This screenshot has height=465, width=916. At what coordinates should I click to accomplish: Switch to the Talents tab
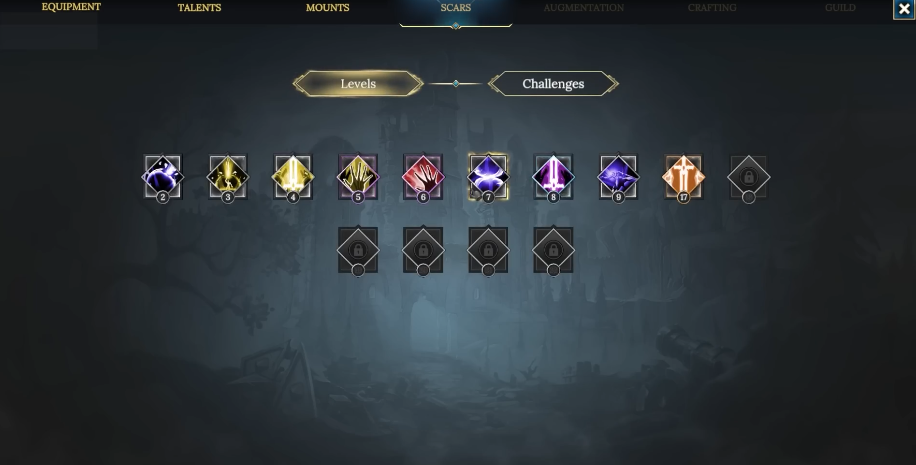pos(199,8)
